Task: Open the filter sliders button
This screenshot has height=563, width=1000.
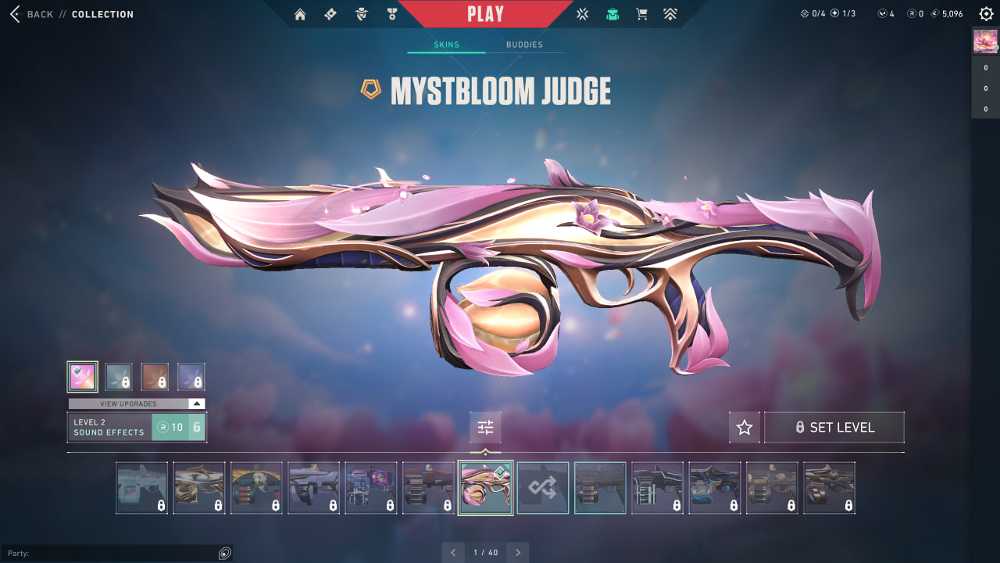Action: pyautogui.click(x=486, y=427)
